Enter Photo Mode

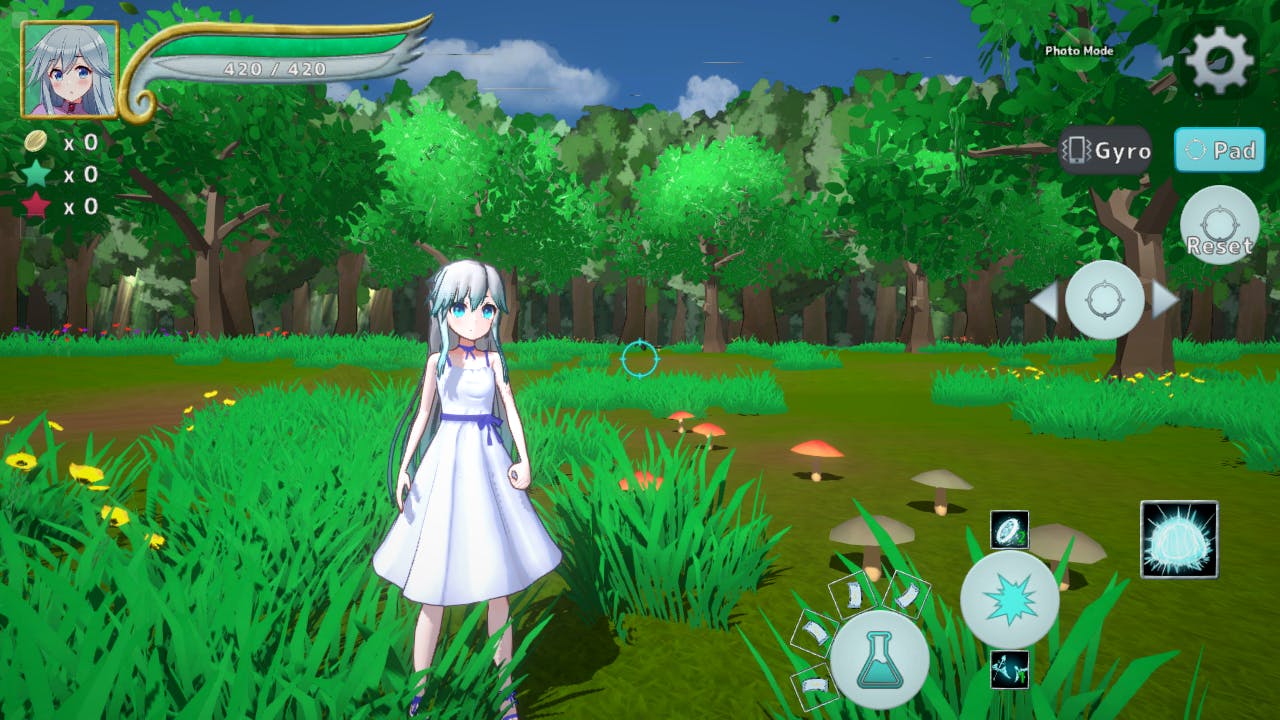(x=1079, y=50)
